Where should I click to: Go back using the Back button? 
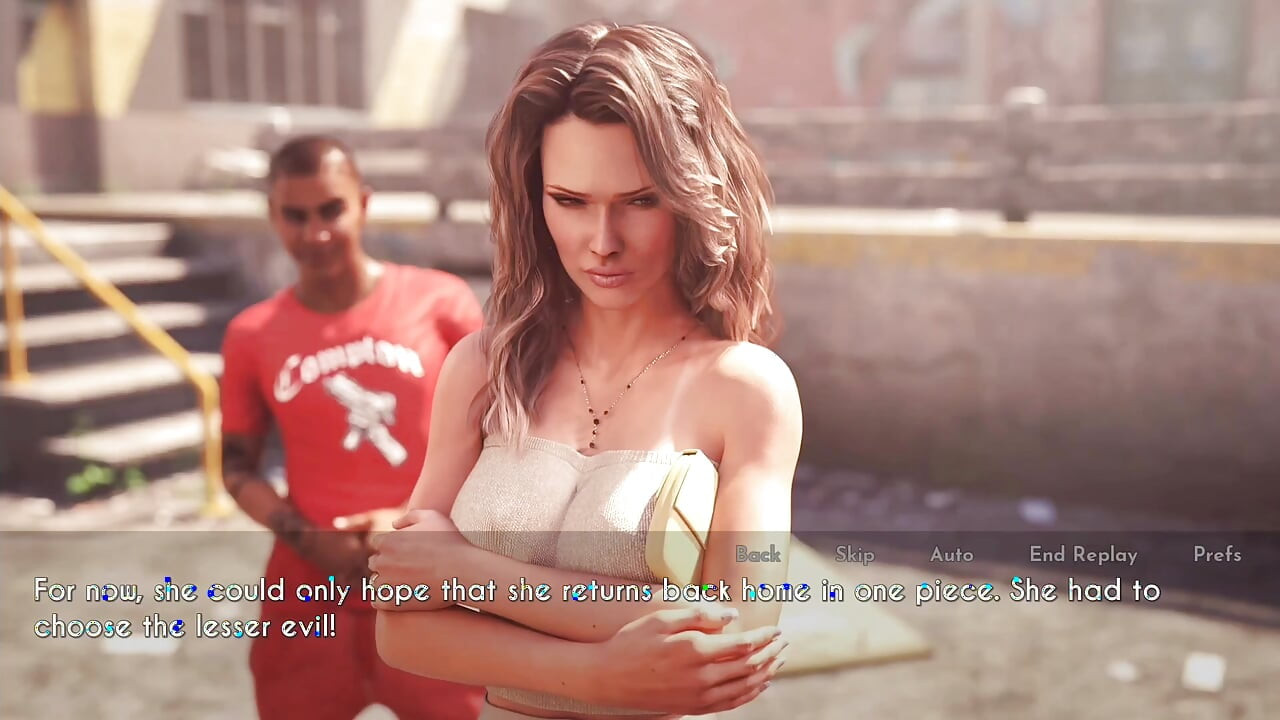click(x=758, y=554)
